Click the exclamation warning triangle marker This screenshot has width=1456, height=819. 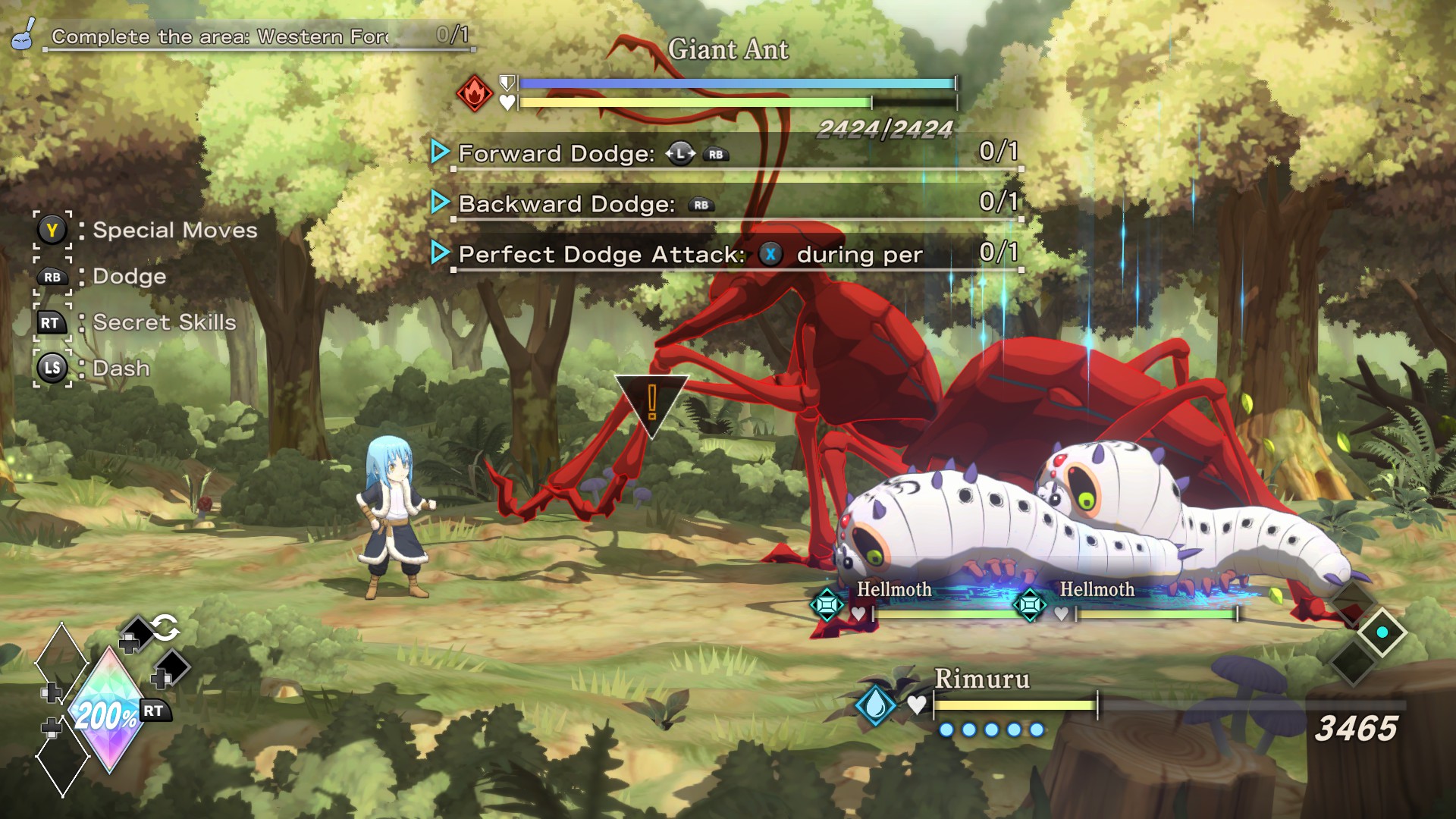(651, 400)
